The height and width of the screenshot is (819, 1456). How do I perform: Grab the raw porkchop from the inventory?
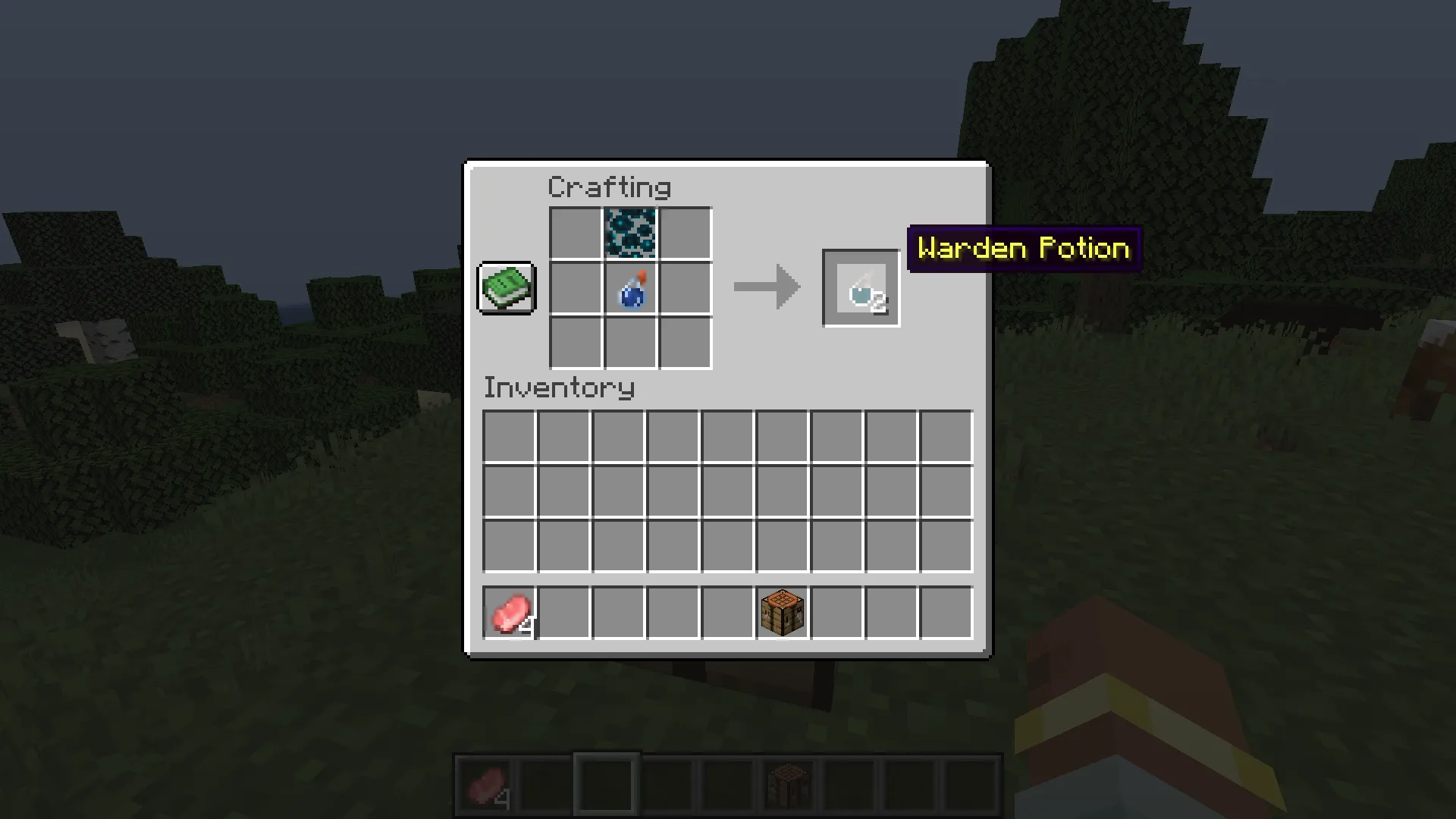tap(508, 613)
